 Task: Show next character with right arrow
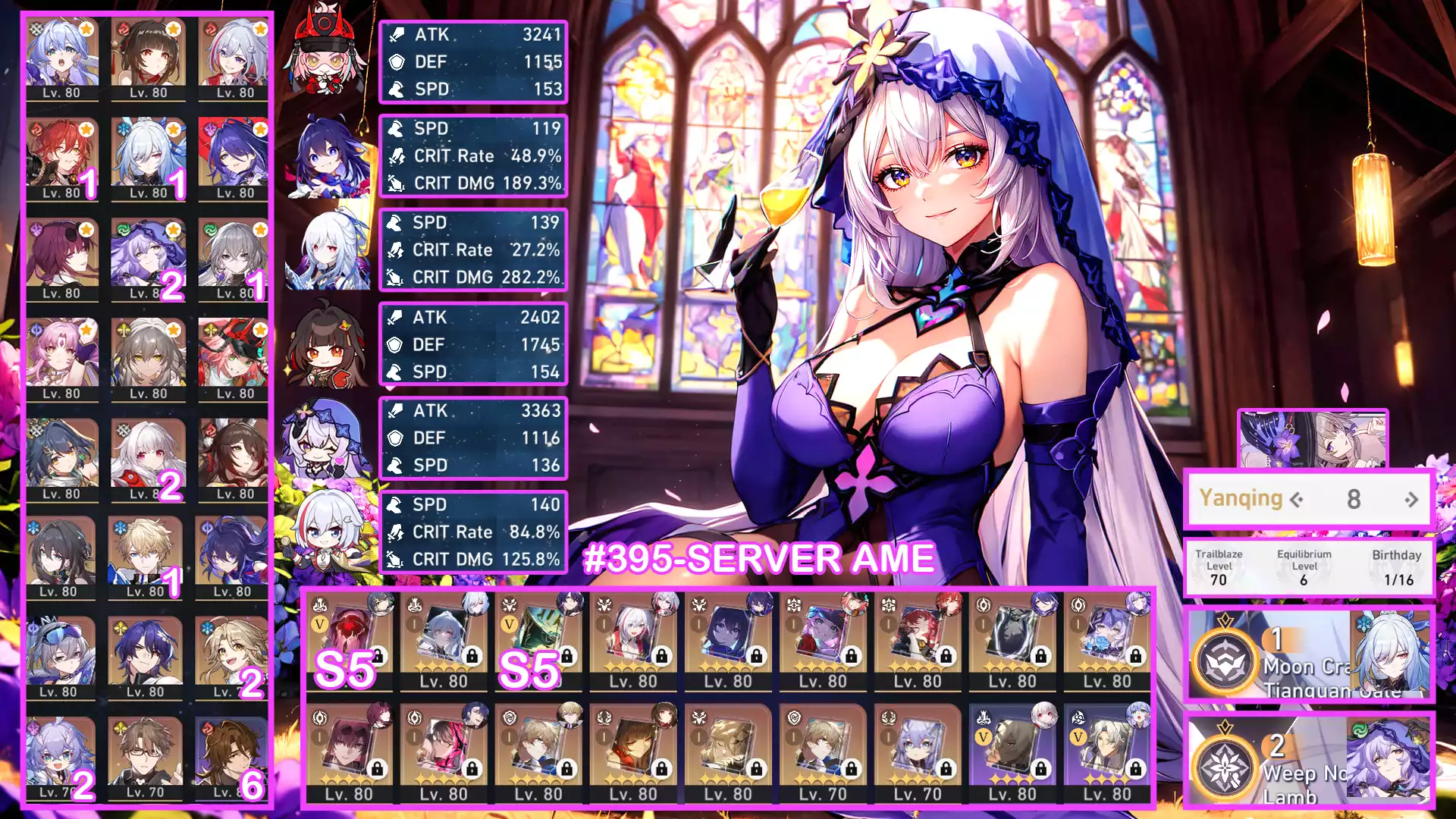pyautogui.click(x=1411, y=500)
